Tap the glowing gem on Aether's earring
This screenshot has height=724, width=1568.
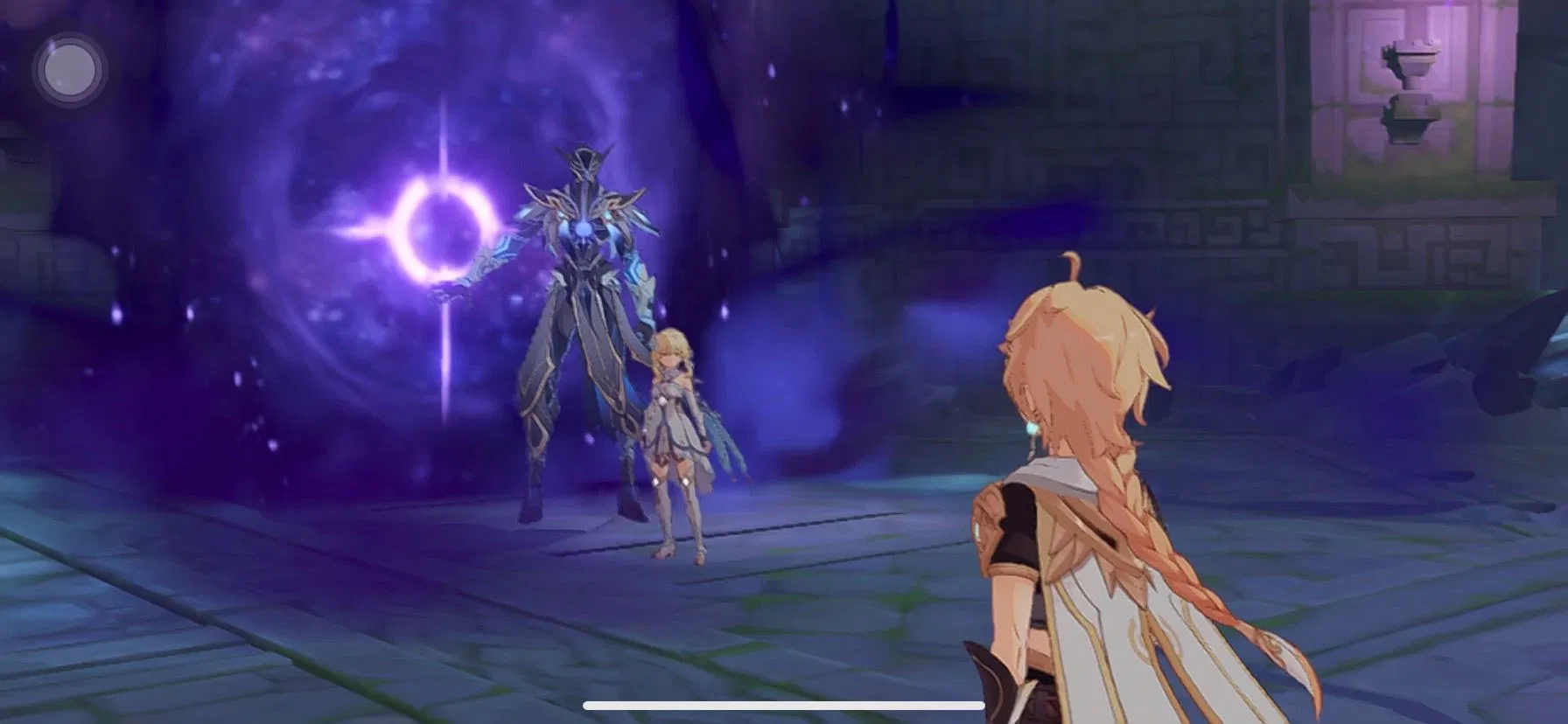point(1032,428)
